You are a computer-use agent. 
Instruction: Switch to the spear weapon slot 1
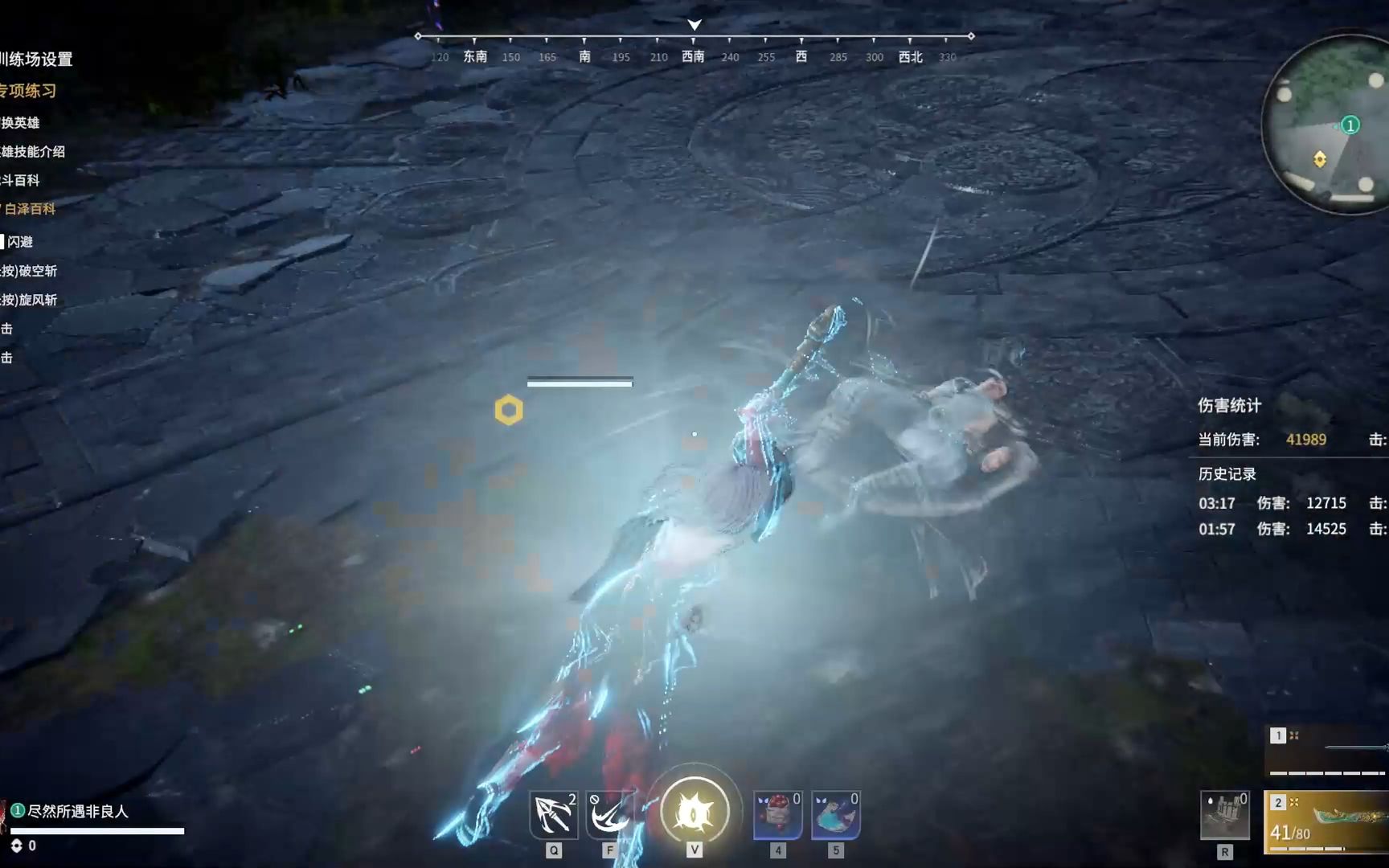[x=1328, y=750]
